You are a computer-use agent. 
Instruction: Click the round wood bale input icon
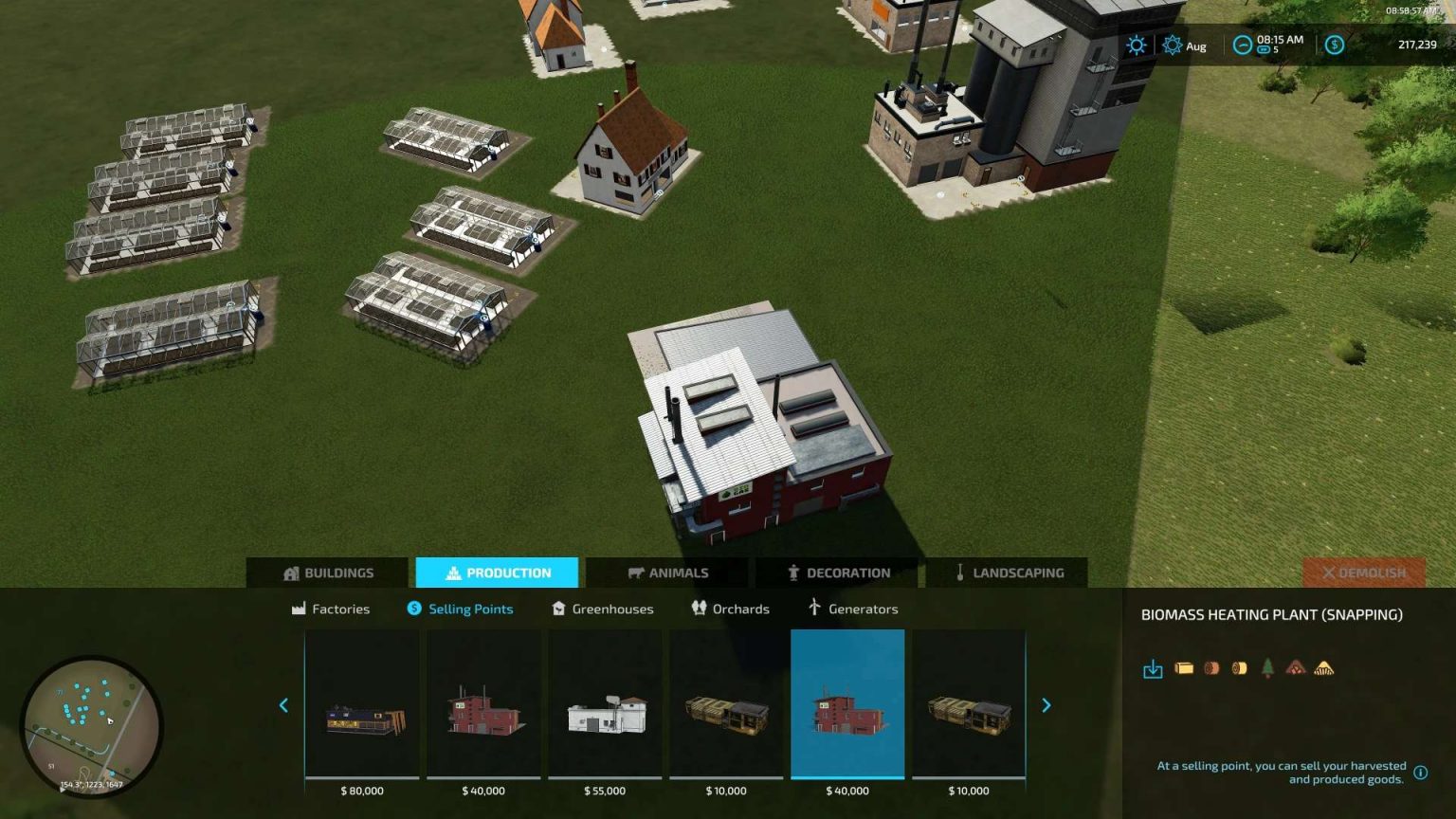point(1240,667)
